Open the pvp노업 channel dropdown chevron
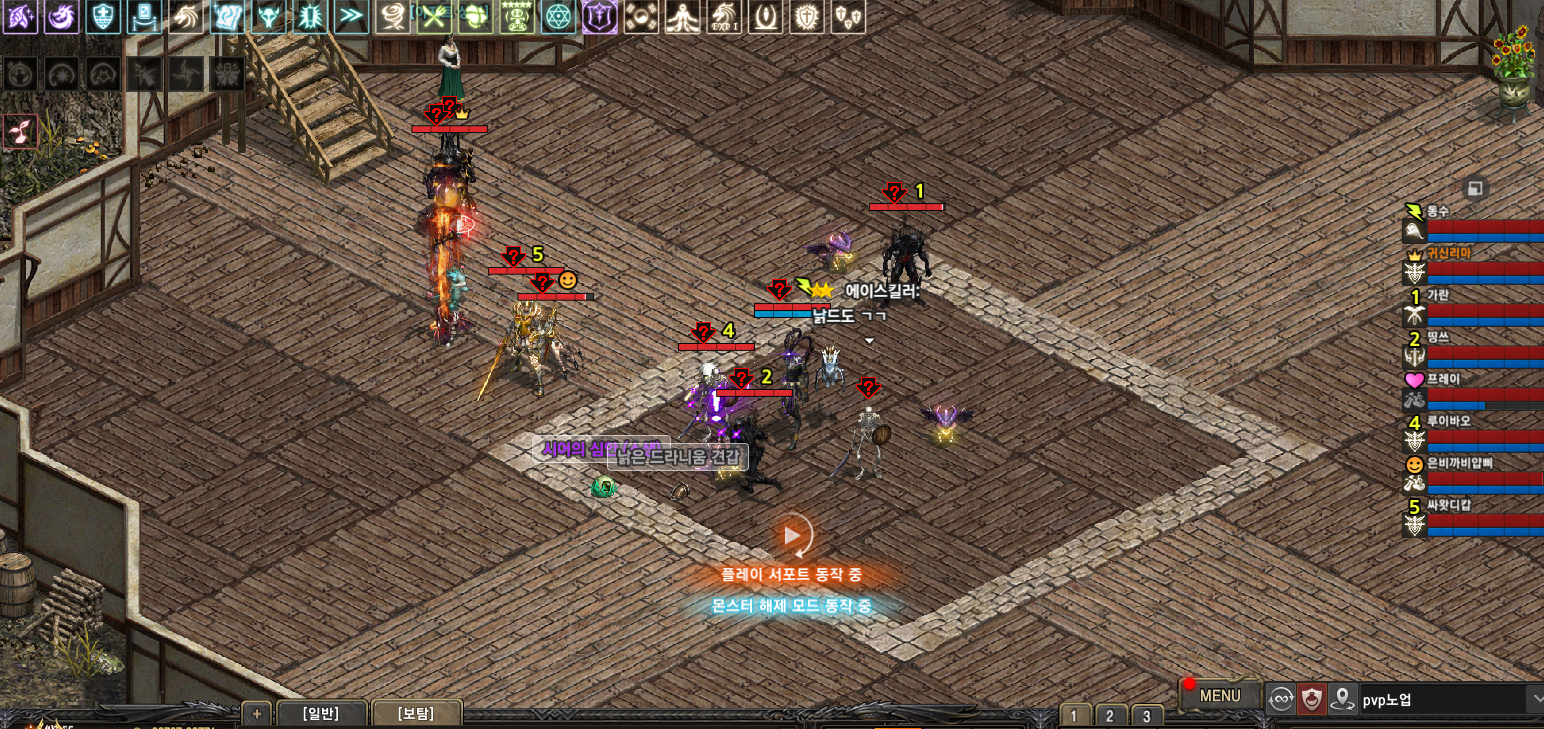This screenshot has height=729, width=1544. (x=1538, y=697)
